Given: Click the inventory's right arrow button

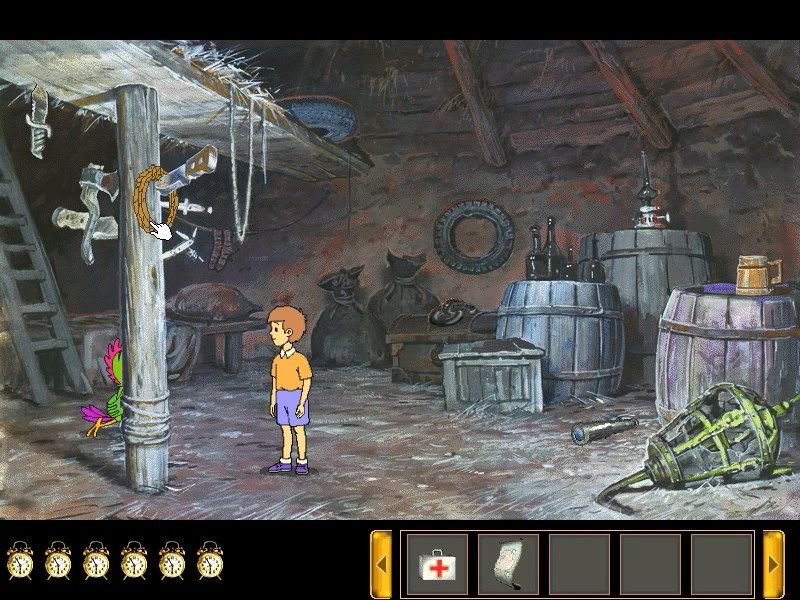Looking at the screenshot, I should coord(773,565).
